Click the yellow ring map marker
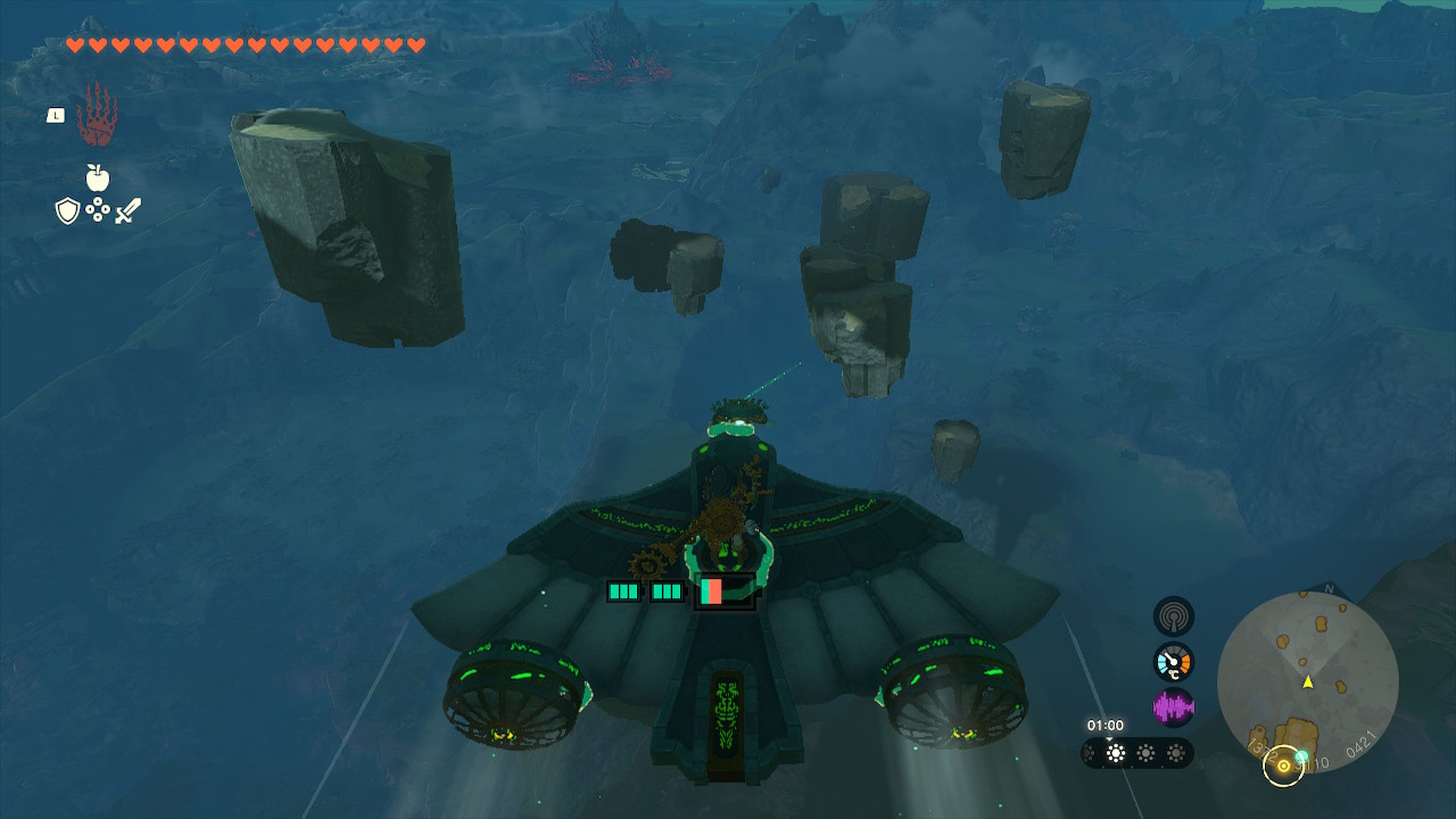 pos(1283,766)
